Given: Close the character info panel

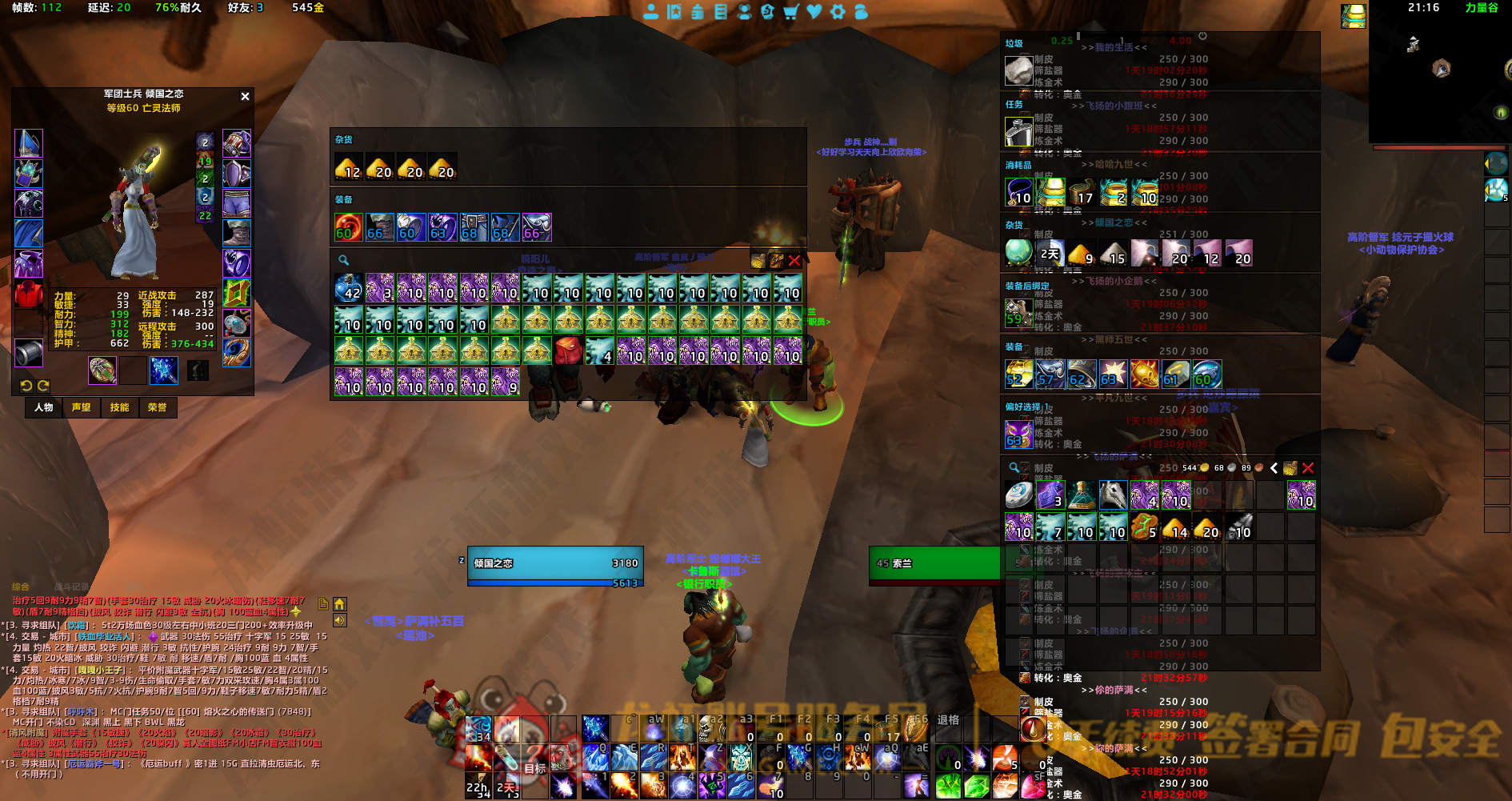Looking at the screenshot, I should 245,96.
